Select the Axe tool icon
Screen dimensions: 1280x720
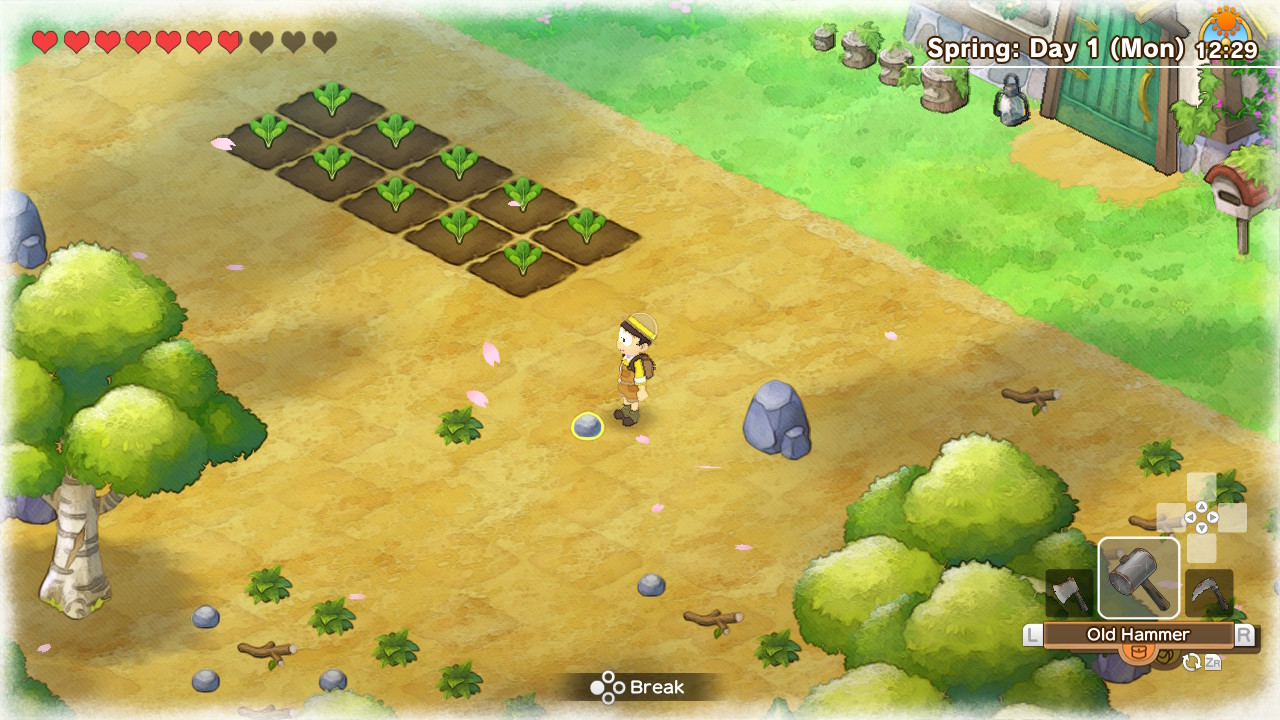[1071, 590]
